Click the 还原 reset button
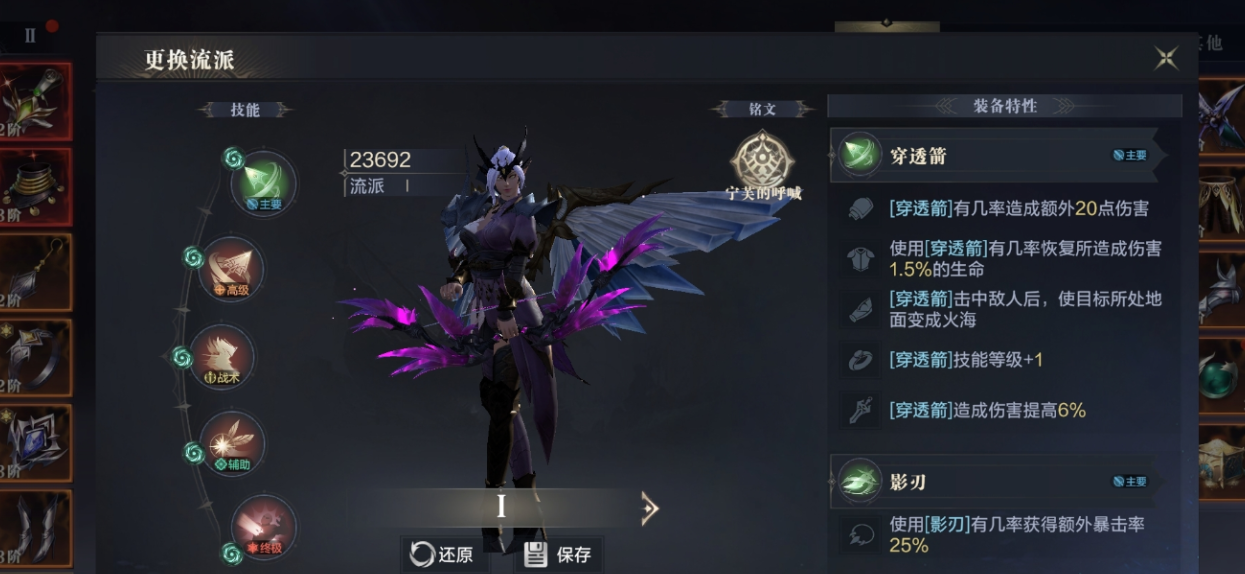 coord(442,554)
